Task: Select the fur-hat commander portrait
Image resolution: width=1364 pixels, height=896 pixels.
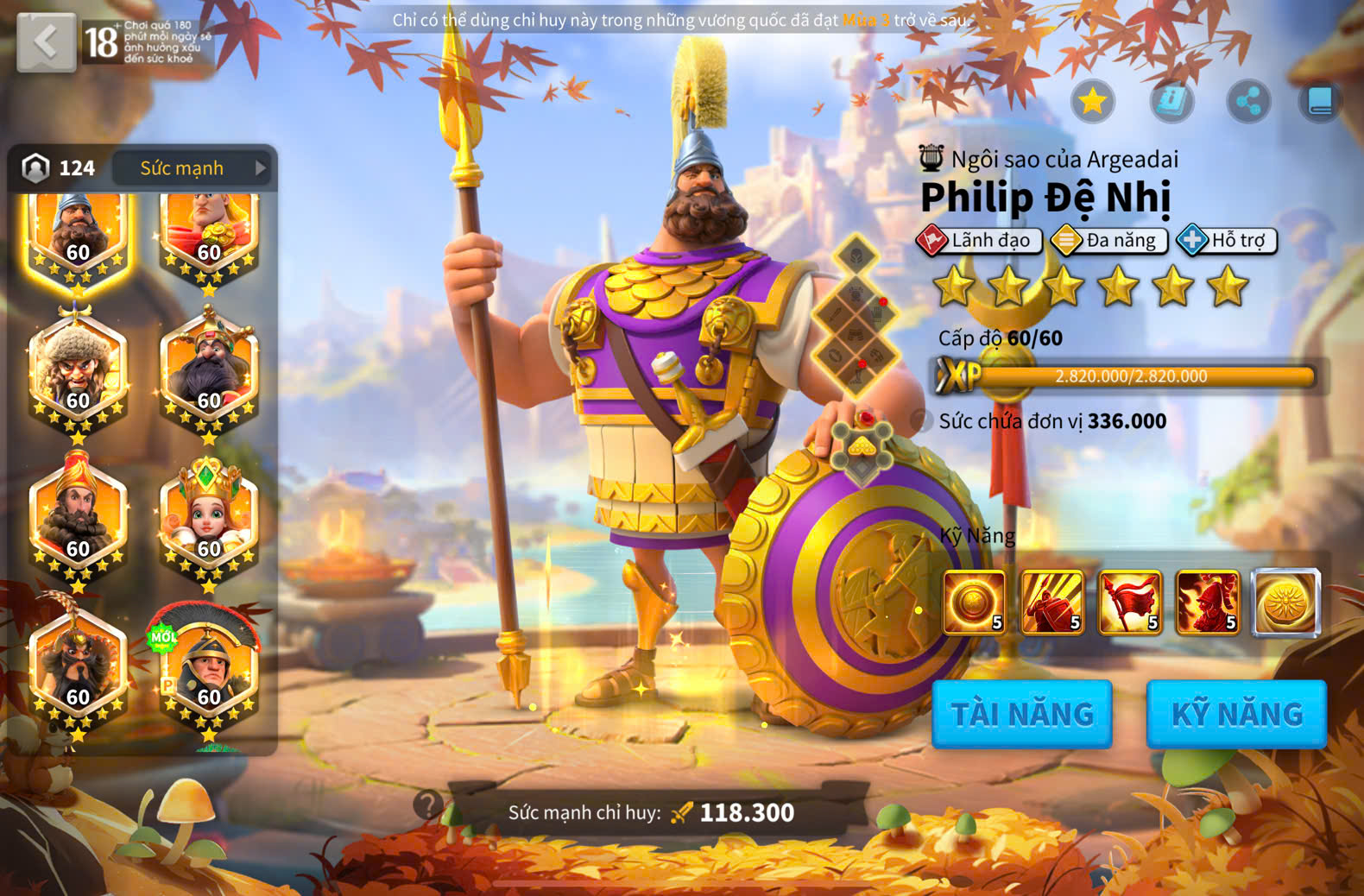Action: click(78, 371)
